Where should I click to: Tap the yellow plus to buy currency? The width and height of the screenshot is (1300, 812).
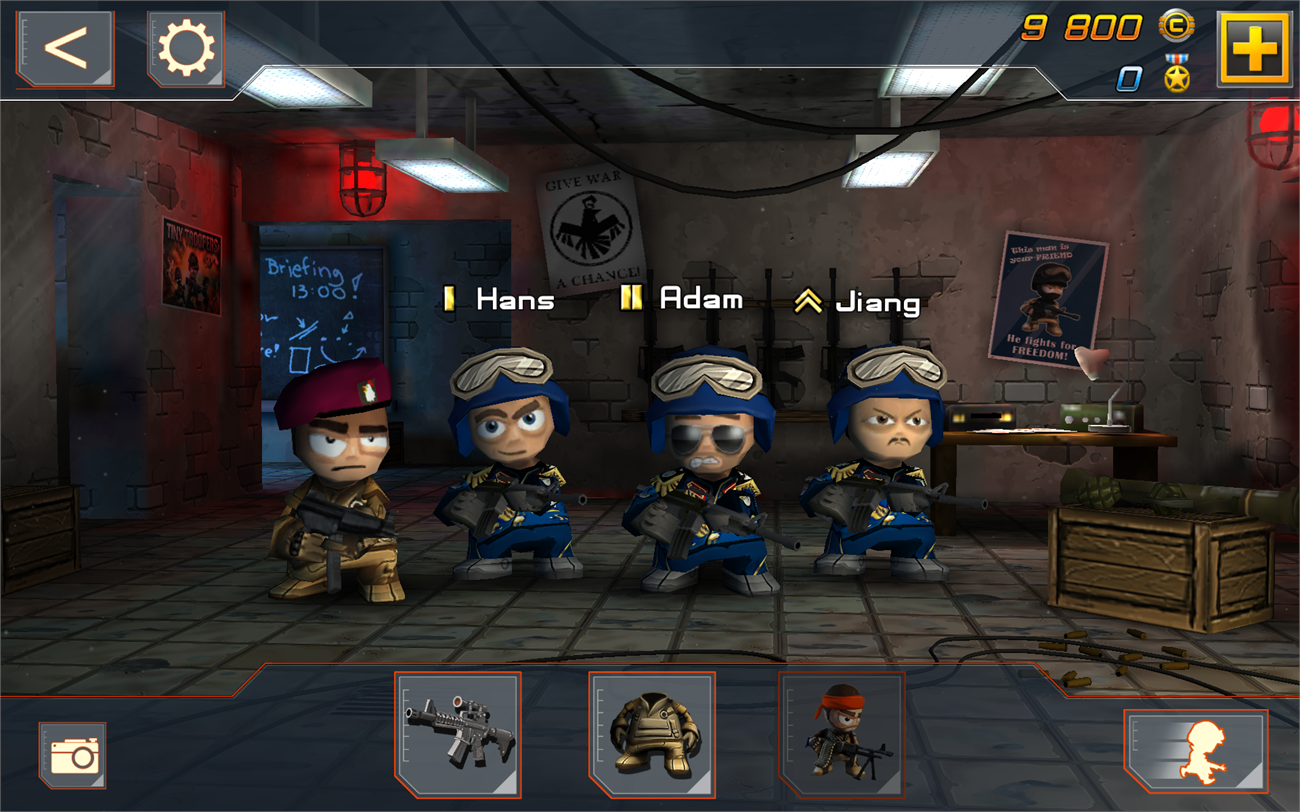1253,49
